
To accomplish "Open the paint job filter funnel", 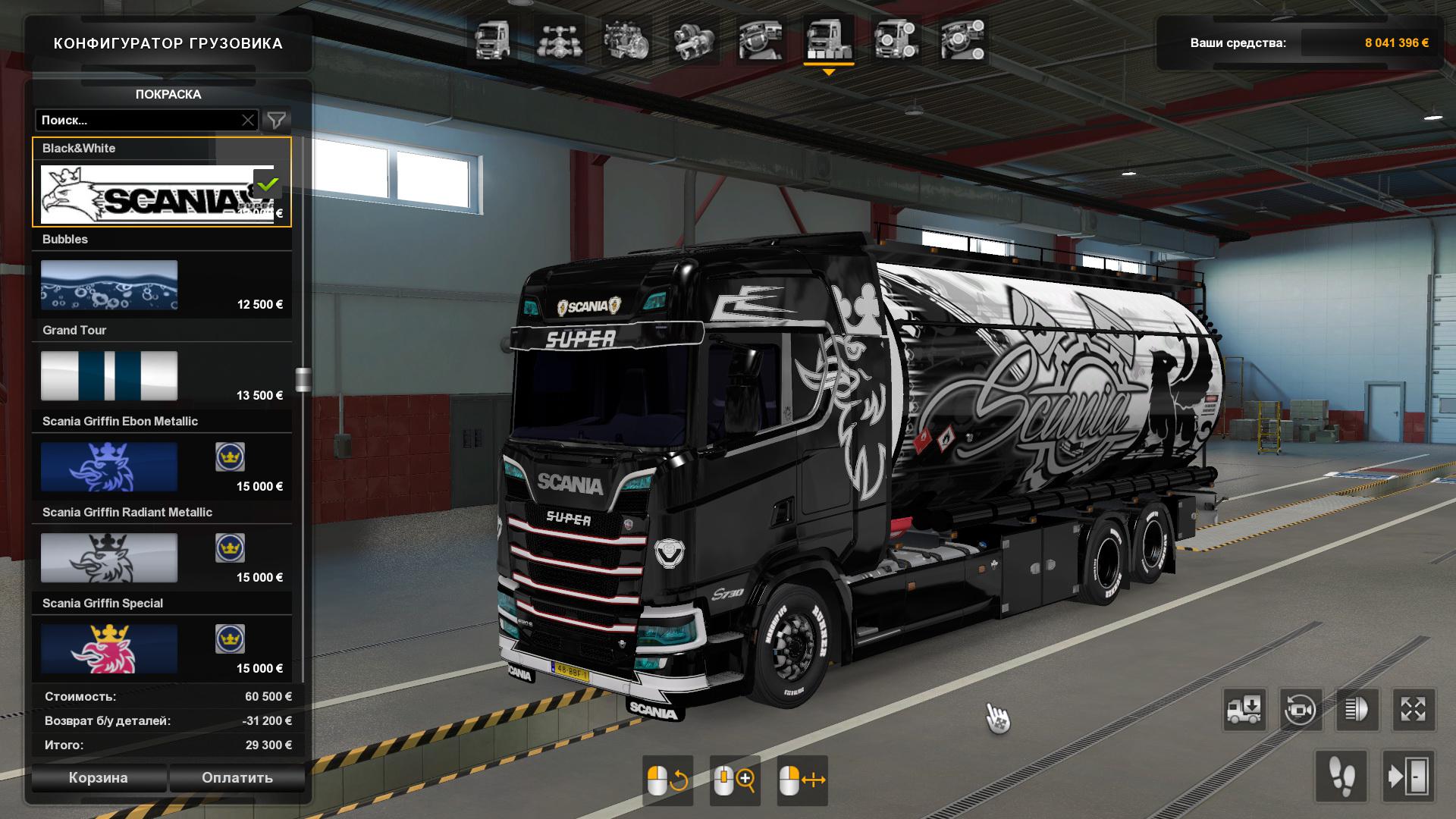I will tap(277, 120).
